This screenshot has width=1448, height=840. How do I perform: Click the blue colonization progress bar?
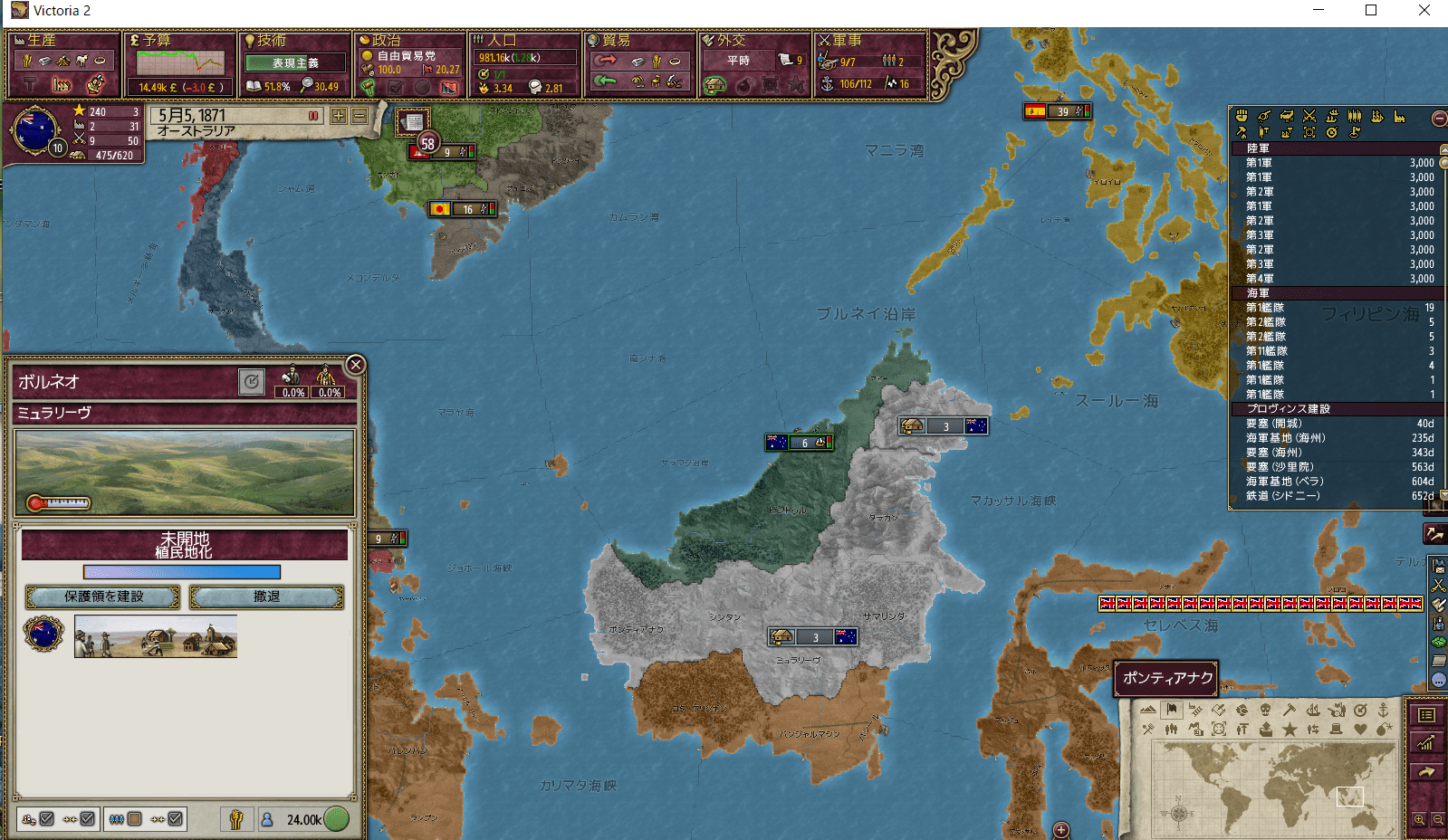181,572
